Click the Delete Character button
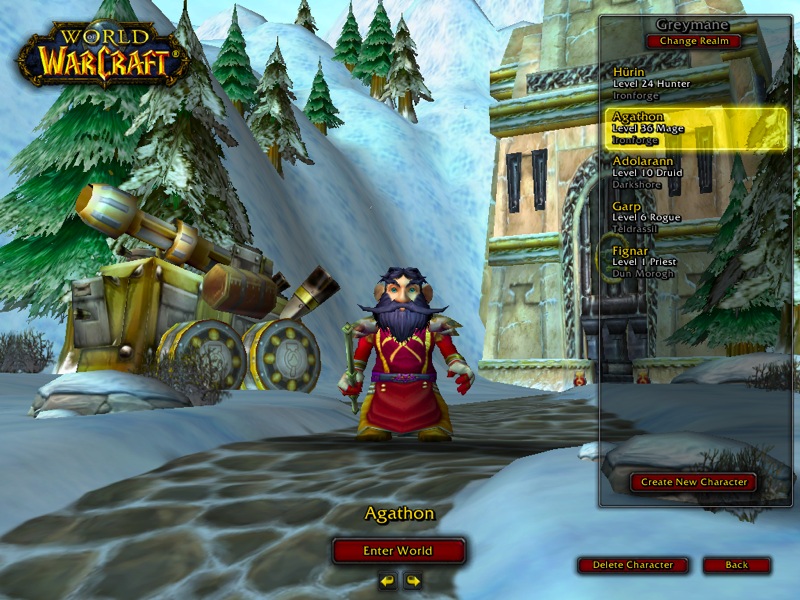This screenshot has width=800, height=600. (633, 565)
